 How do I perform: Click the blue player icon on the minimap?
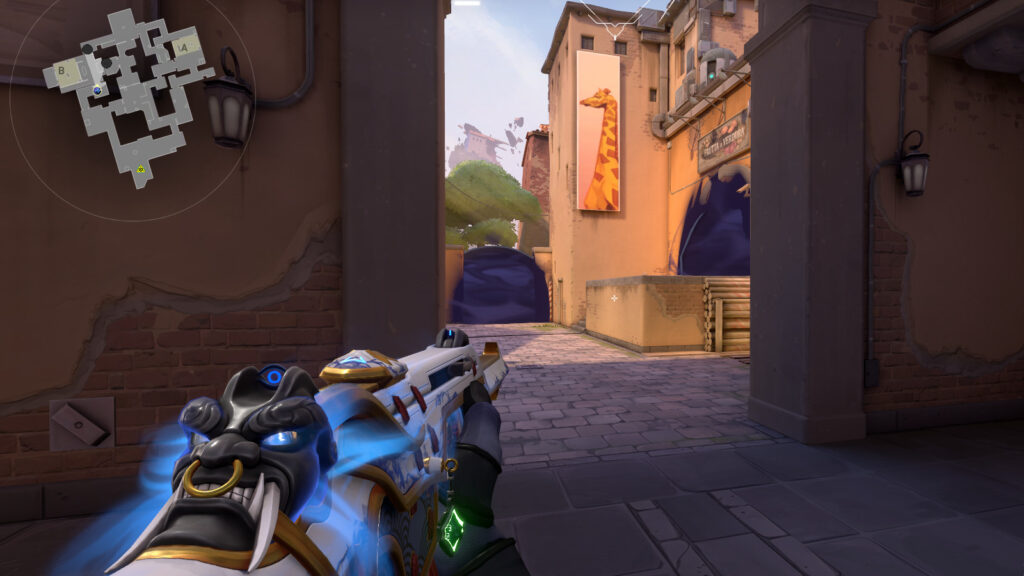(x=97, y=91)
